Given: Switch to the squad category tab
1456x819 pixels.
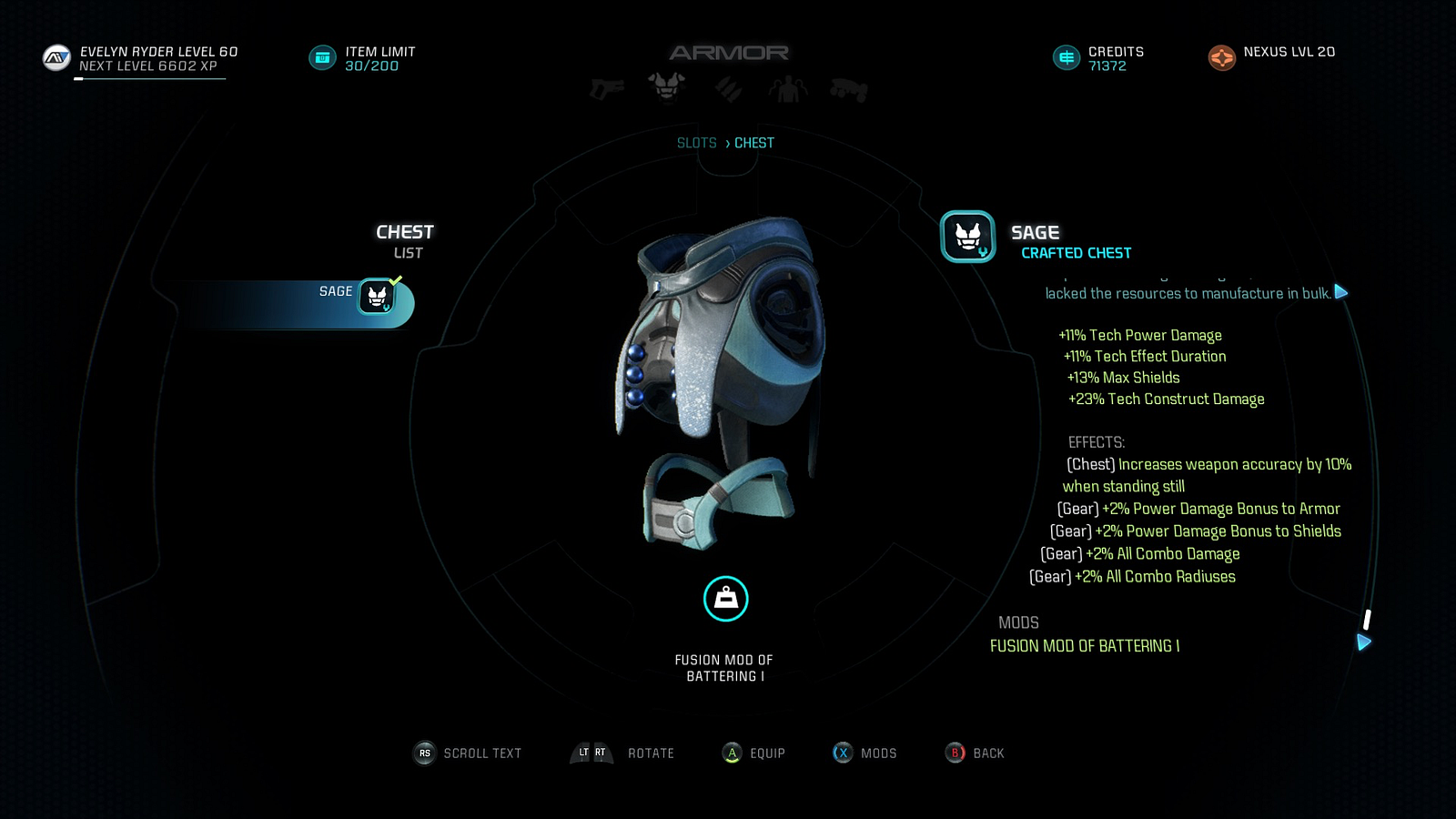Looking at the screenshot, I should (788, 89).
